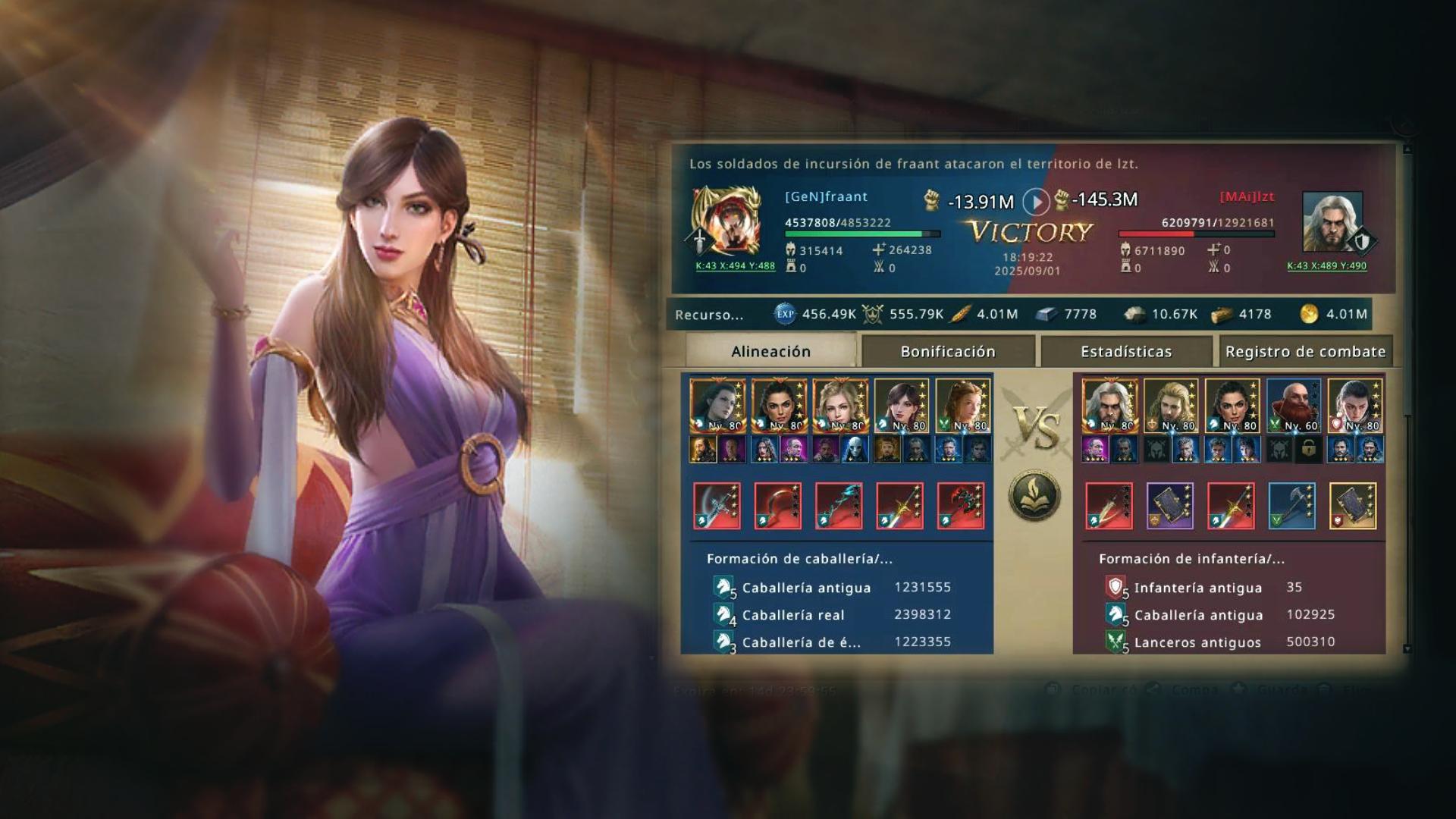The image size is (1456, 819).
Task: Inspect the attacker's teal bow weapon
Action: tap(839, 506)
